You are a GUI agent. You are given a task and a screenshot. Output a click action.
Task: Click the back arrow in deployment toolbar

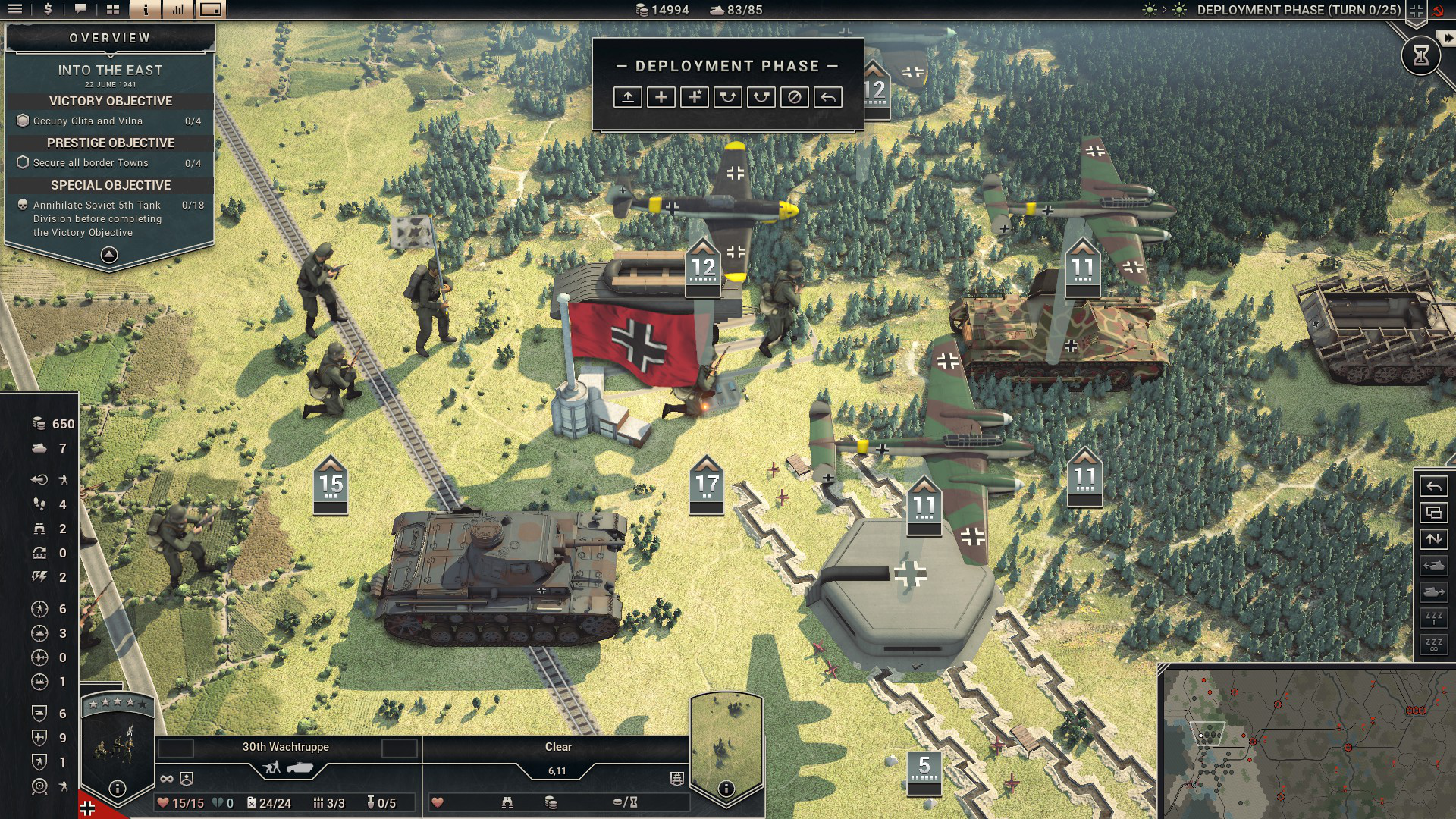click(827, 97)
